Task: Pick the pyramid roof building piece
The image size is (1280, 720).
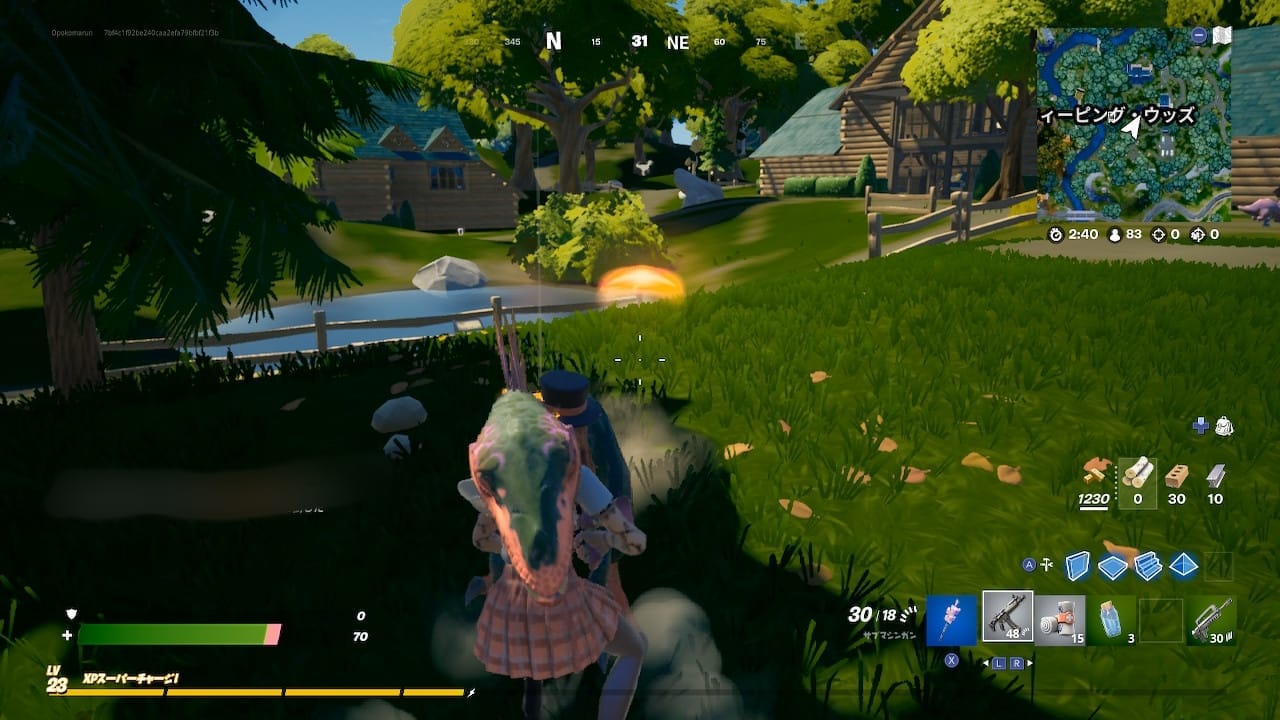Action: point(1183,566)
